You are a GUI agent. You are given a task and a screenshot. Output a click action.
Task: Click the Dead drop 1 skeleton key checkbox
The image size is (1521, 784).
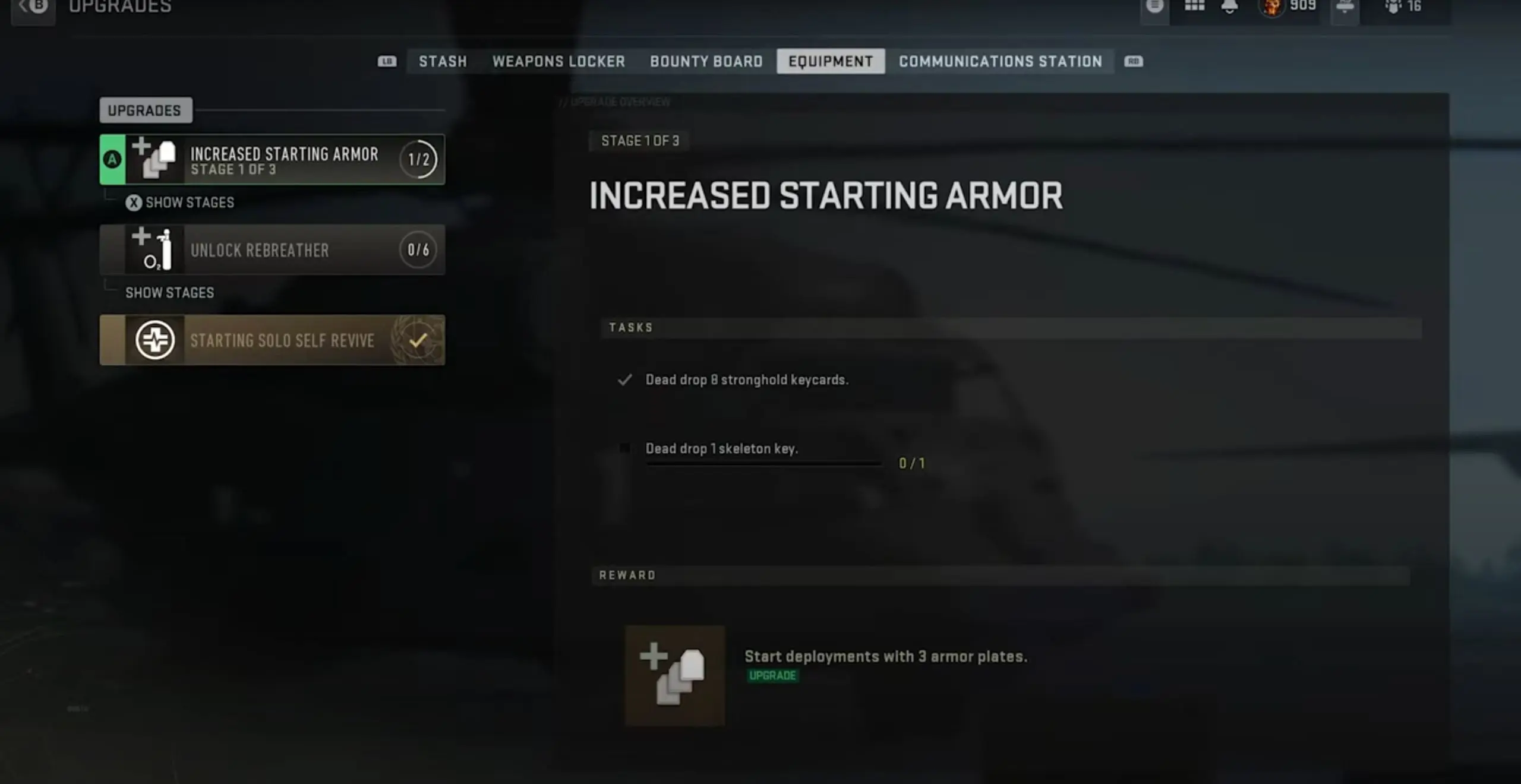point(625,448)
